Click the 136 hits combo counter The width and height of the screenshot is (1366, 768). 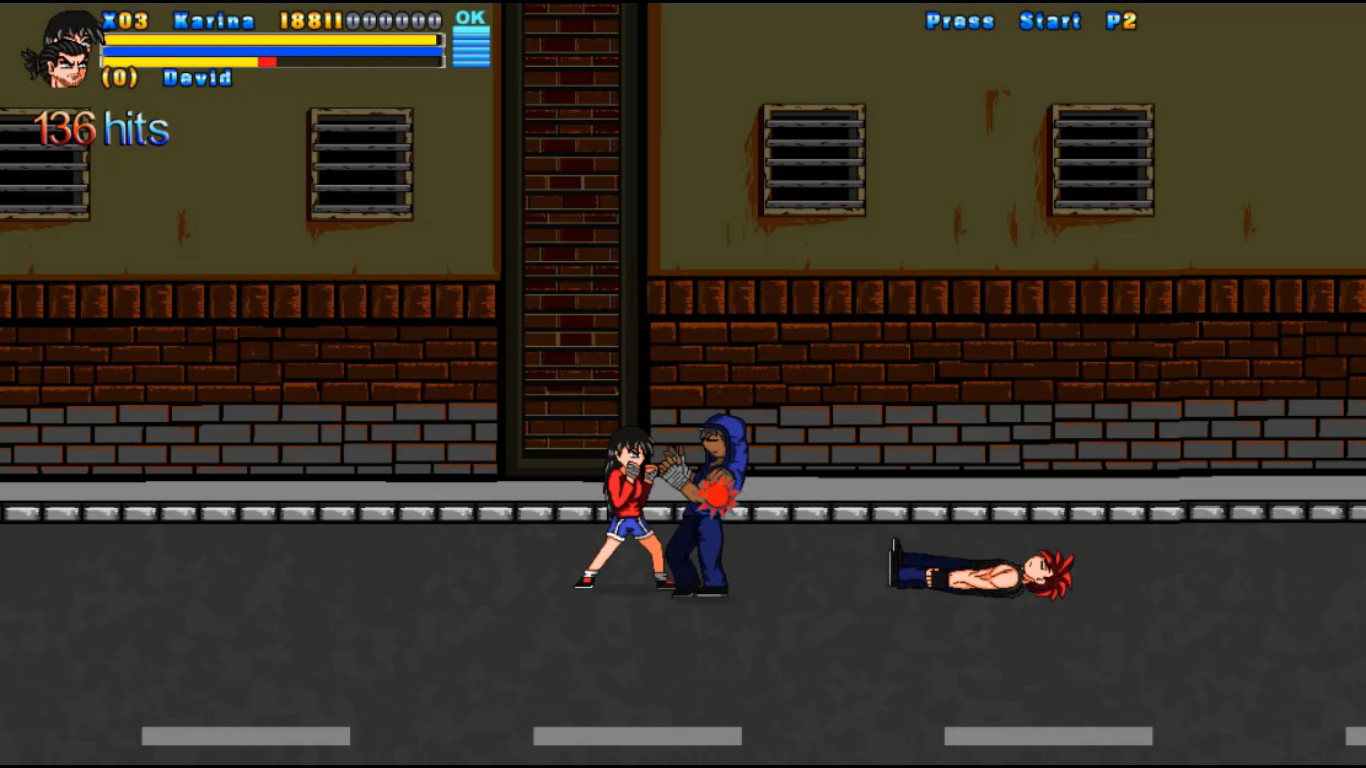pyautogui.click(x=102, y=127)
